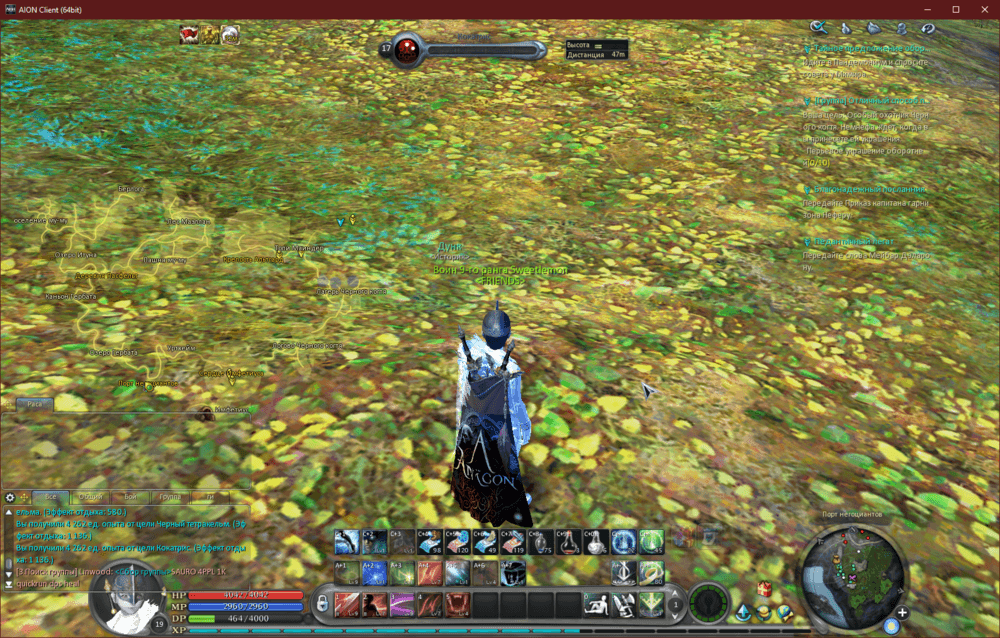Use the sitting rest skill icon
1000x638 pixels.
pos(596,604)
